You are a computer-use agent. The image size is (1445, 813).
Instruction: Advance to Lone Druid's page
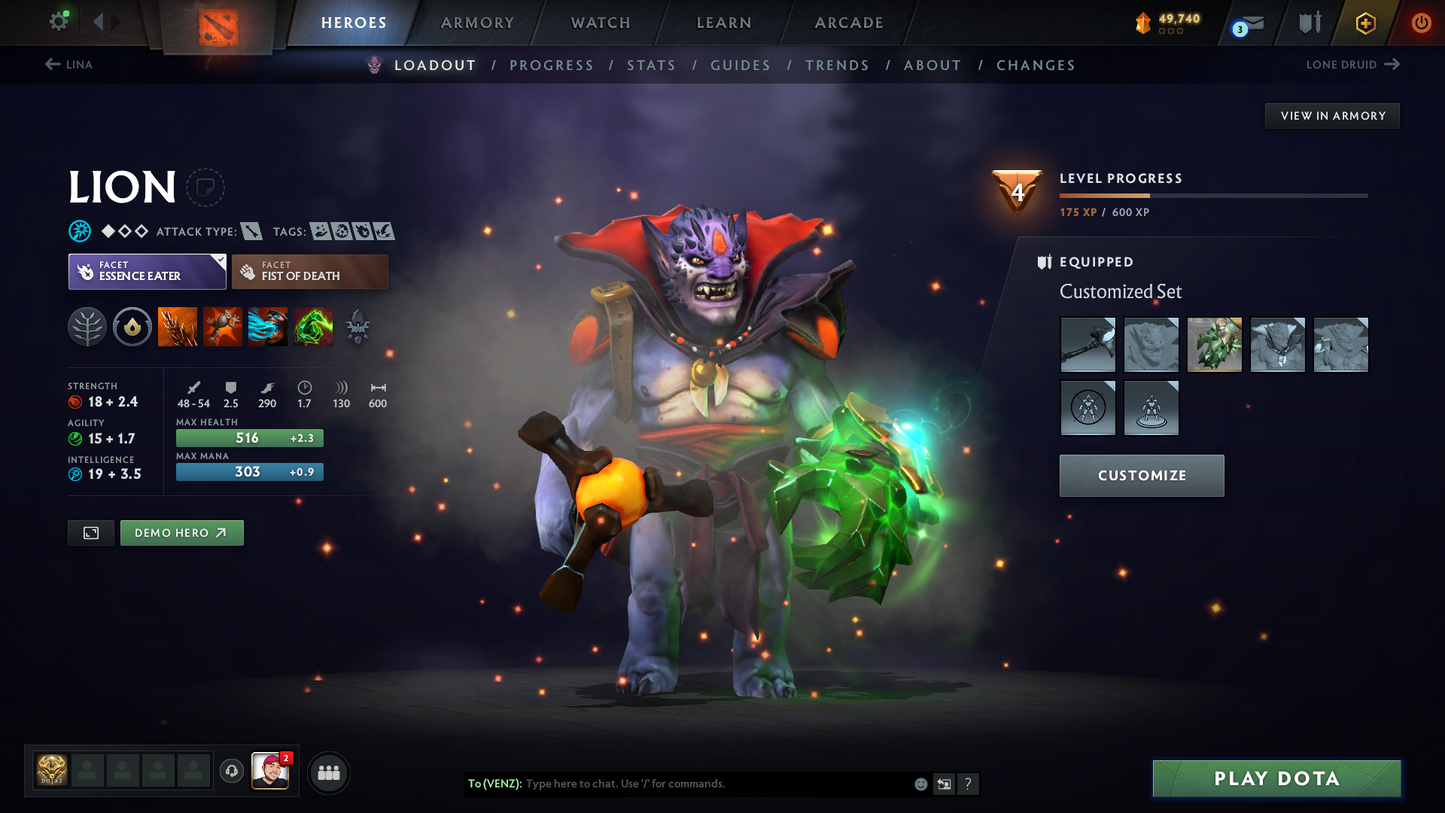point(1354,64)
